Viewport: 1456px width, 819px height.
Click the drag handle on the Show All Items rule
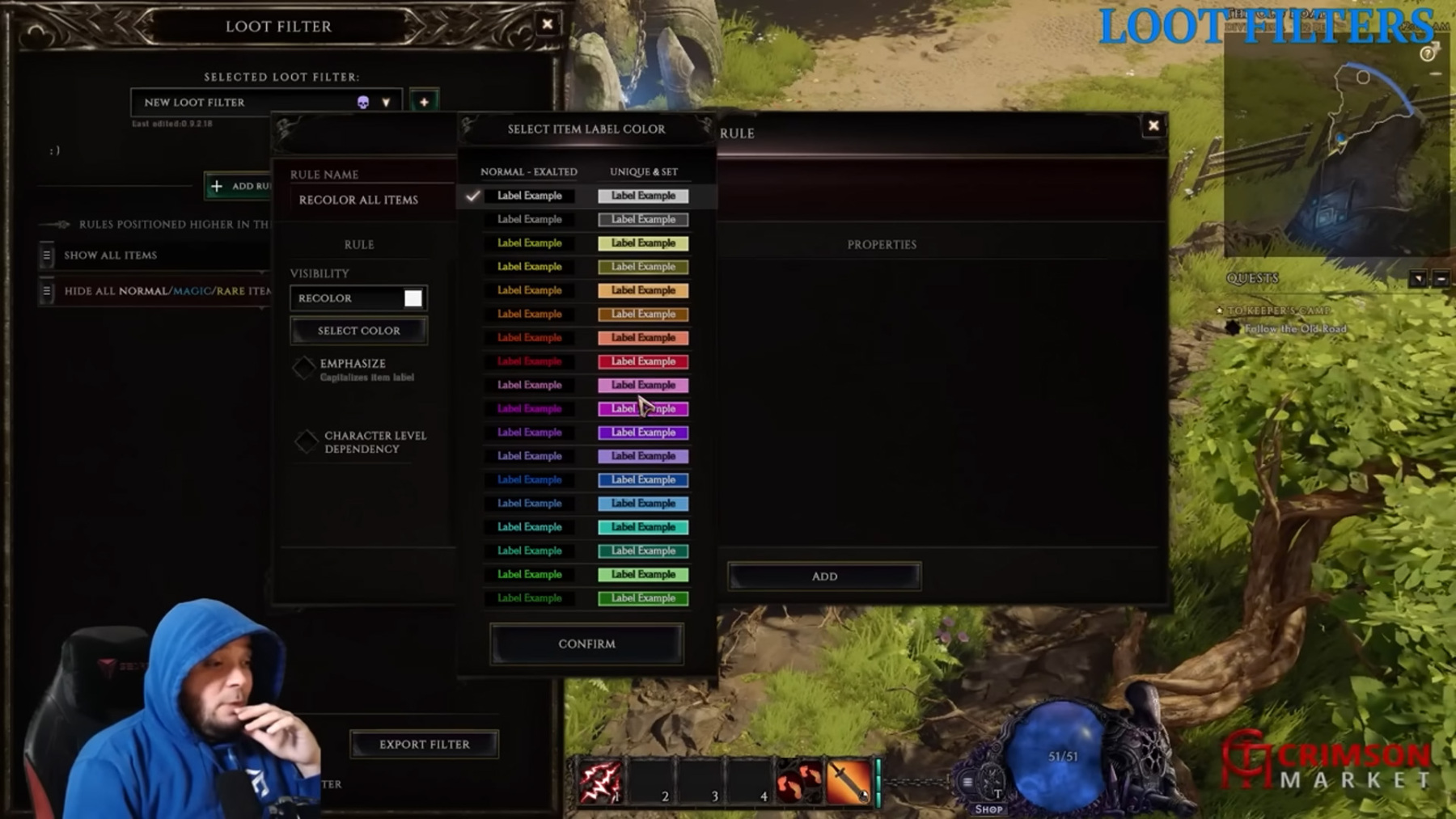49,255
